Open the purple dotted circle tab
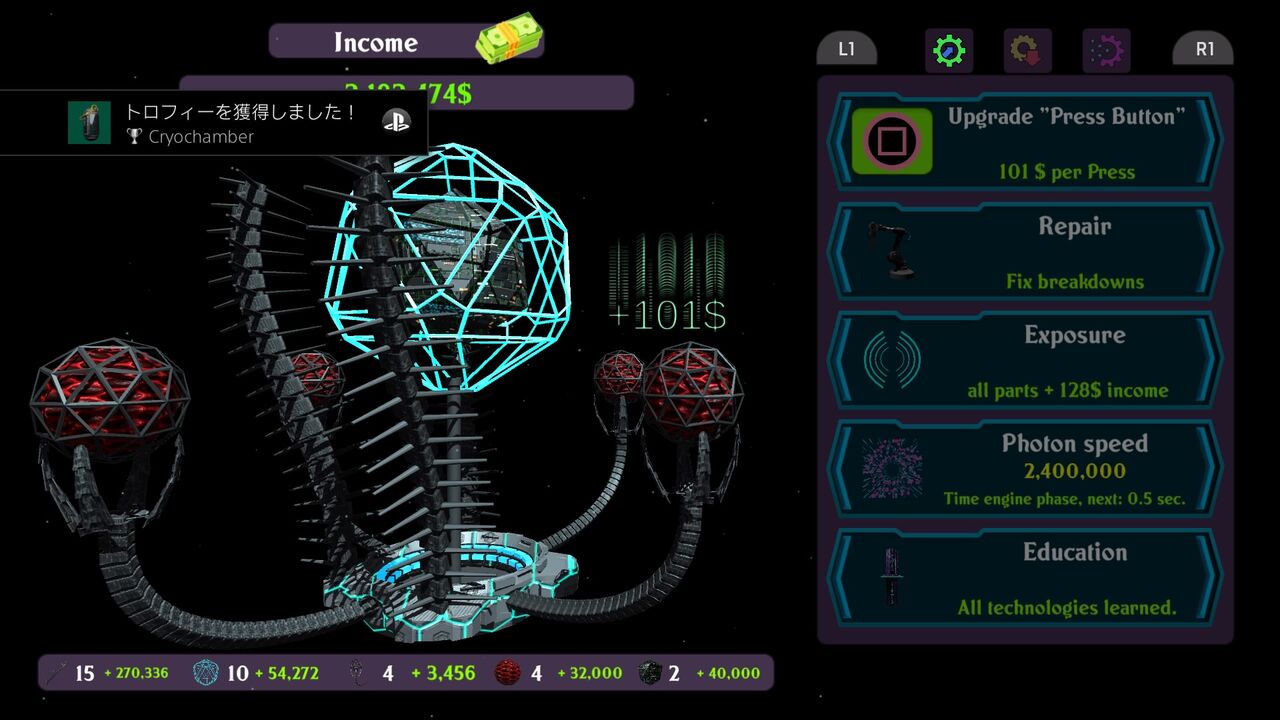 (x=1106, y=51)
